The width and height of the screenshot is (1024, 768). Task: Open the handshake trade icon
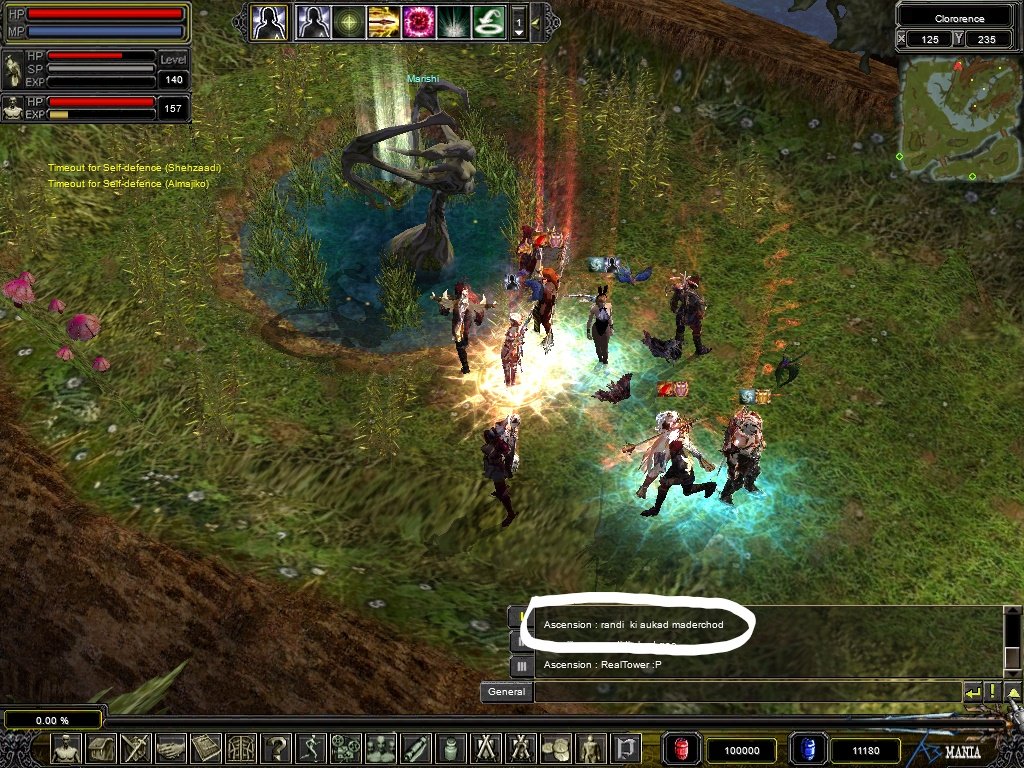click(x=172, y=748)
